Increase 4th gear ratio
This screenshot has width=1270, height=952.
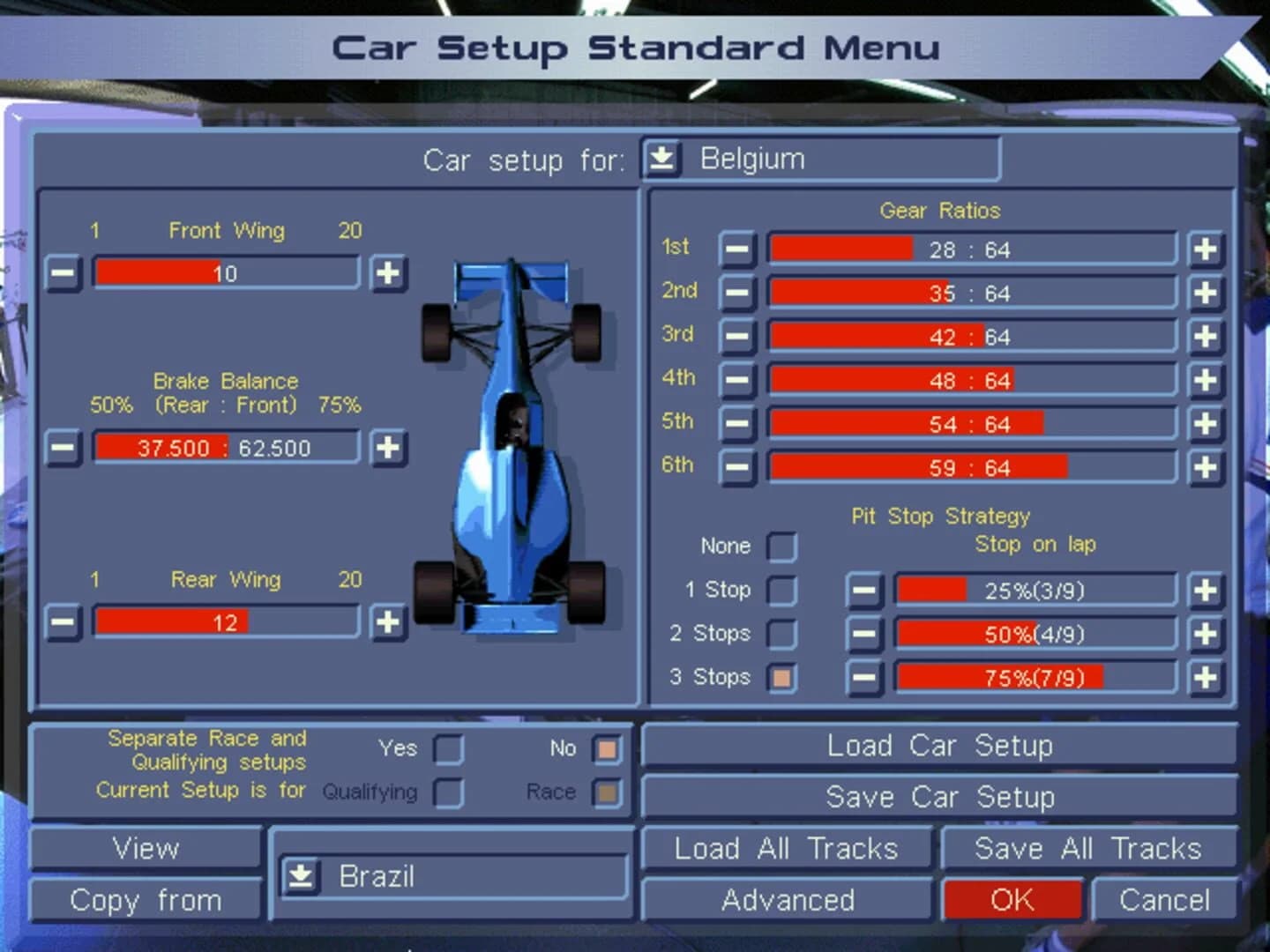(x=1205, y=381)
